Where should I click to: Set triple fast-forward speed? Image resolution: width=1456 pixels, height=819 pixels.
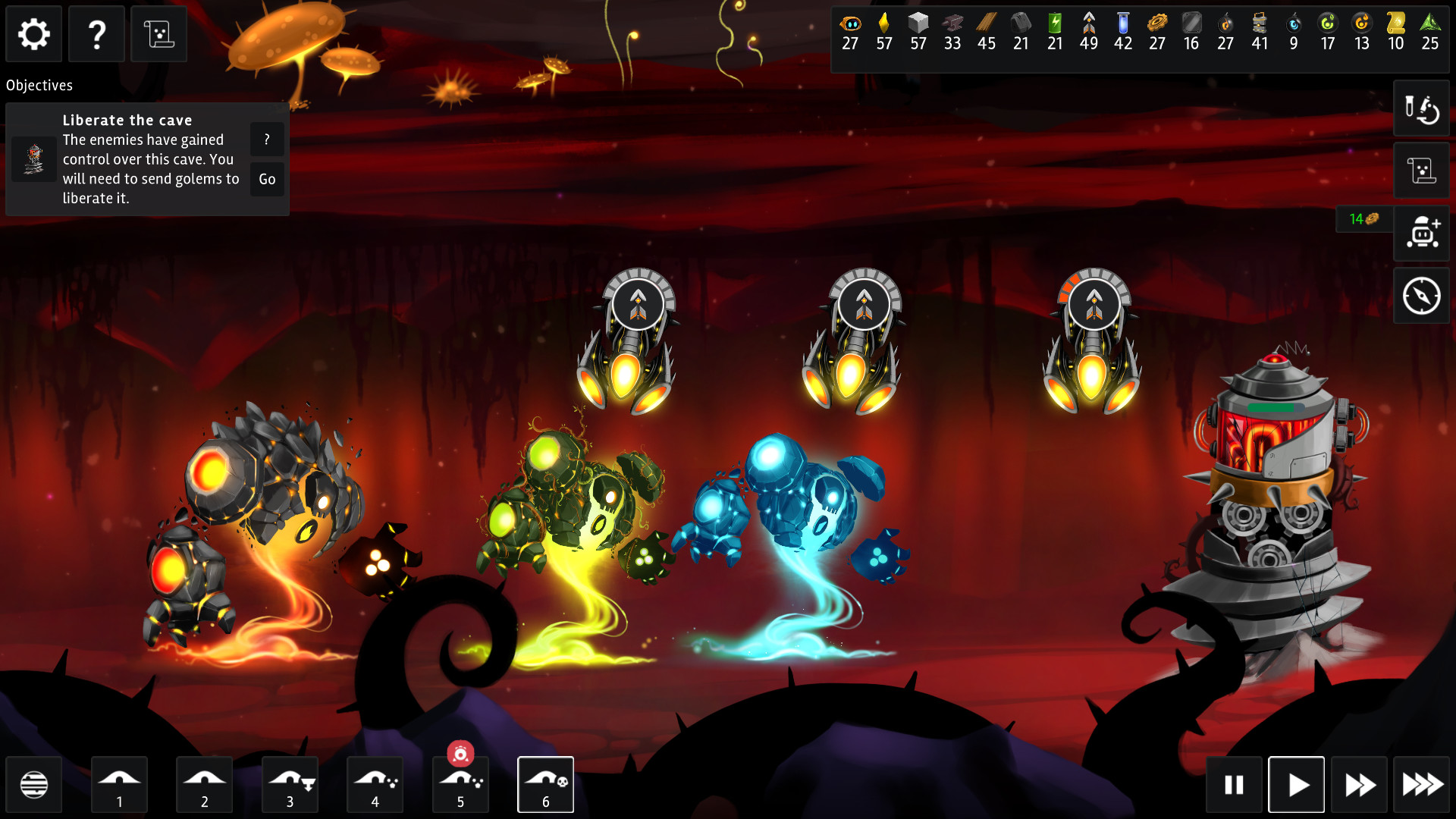(x=1422, y=784)
